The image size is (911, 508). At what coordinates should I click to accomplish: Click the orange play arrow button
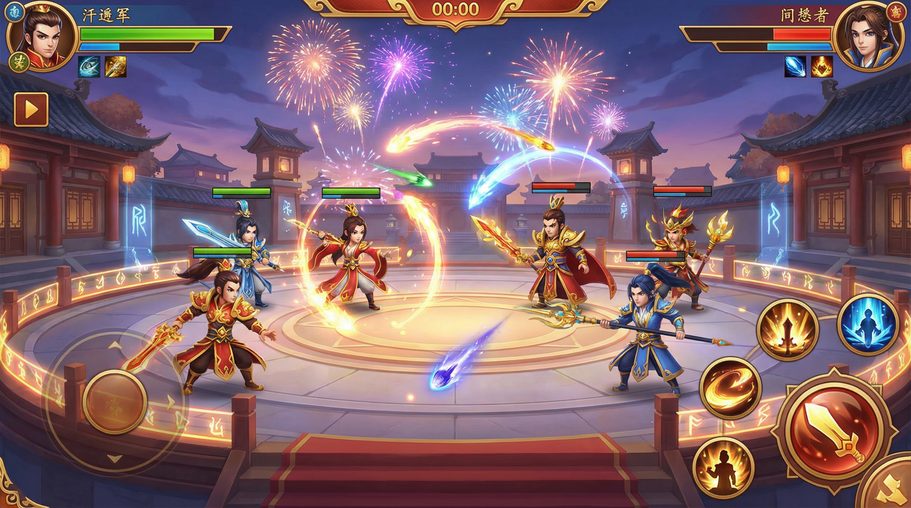point(31,109)
